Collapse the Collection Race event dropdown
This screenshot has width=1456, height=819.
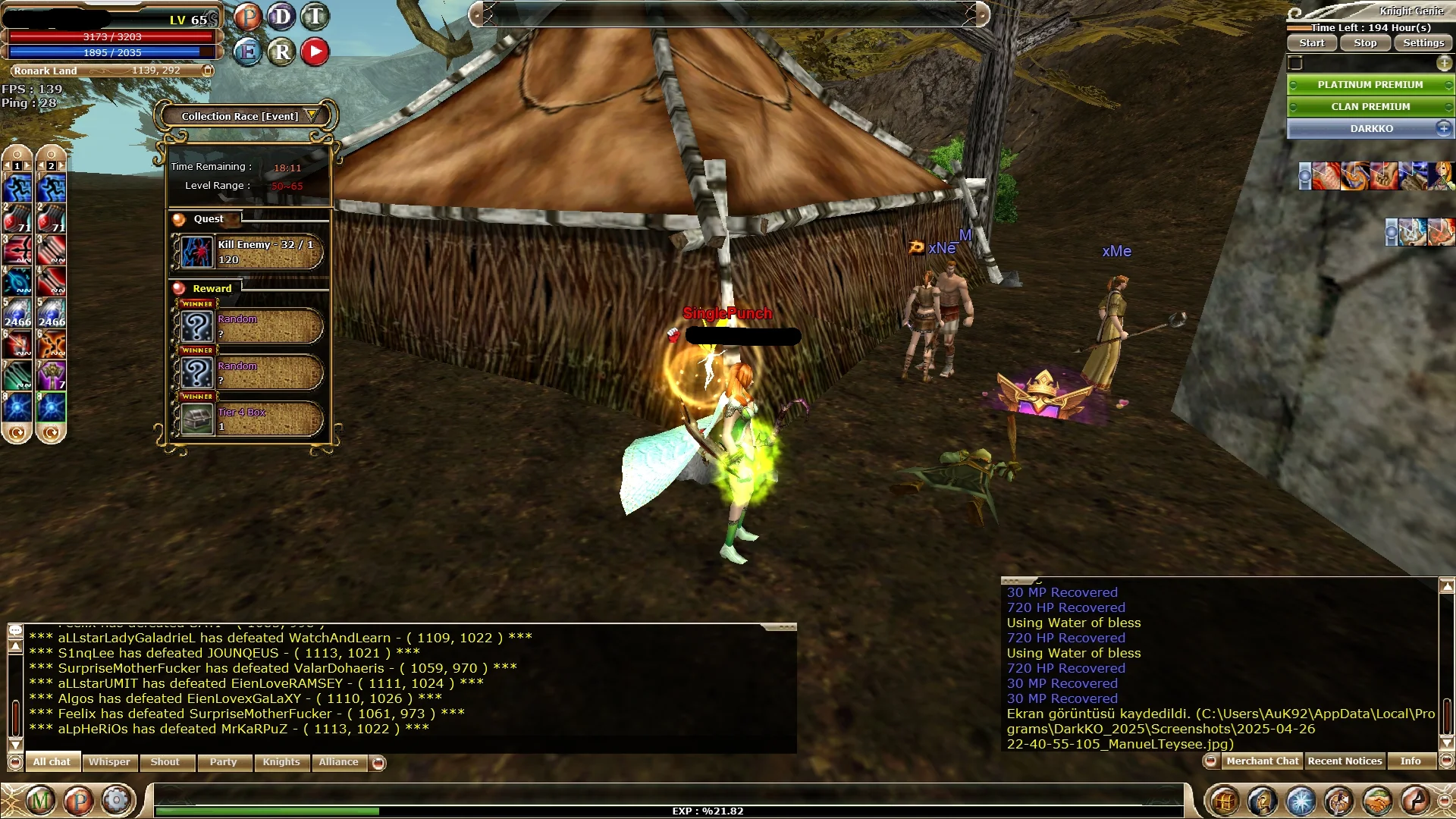pos(311,115)
